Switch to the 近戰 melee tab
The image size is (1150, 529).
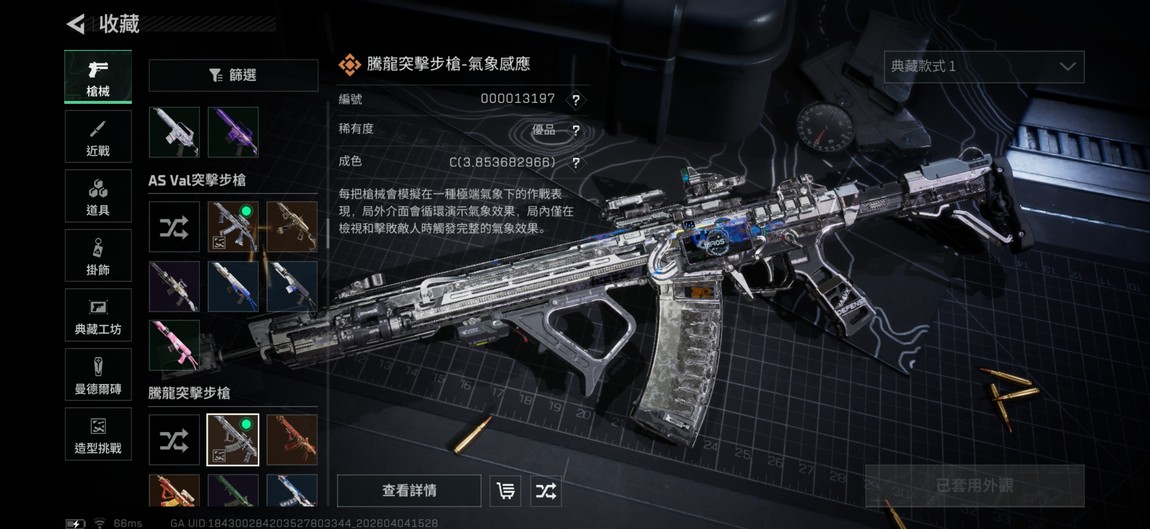(98, 136)
